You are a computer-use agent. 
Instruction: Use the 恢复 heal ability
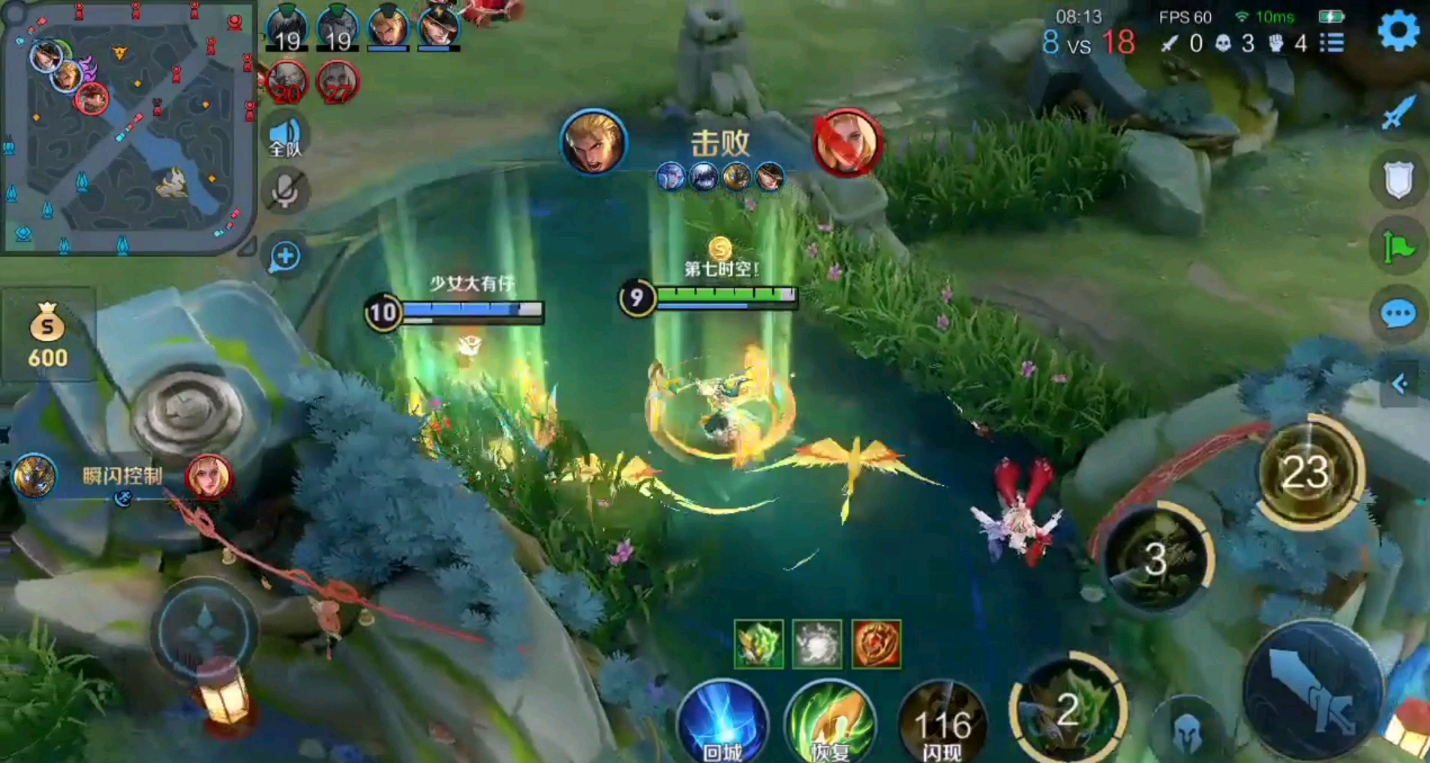(x=830, y=722)
